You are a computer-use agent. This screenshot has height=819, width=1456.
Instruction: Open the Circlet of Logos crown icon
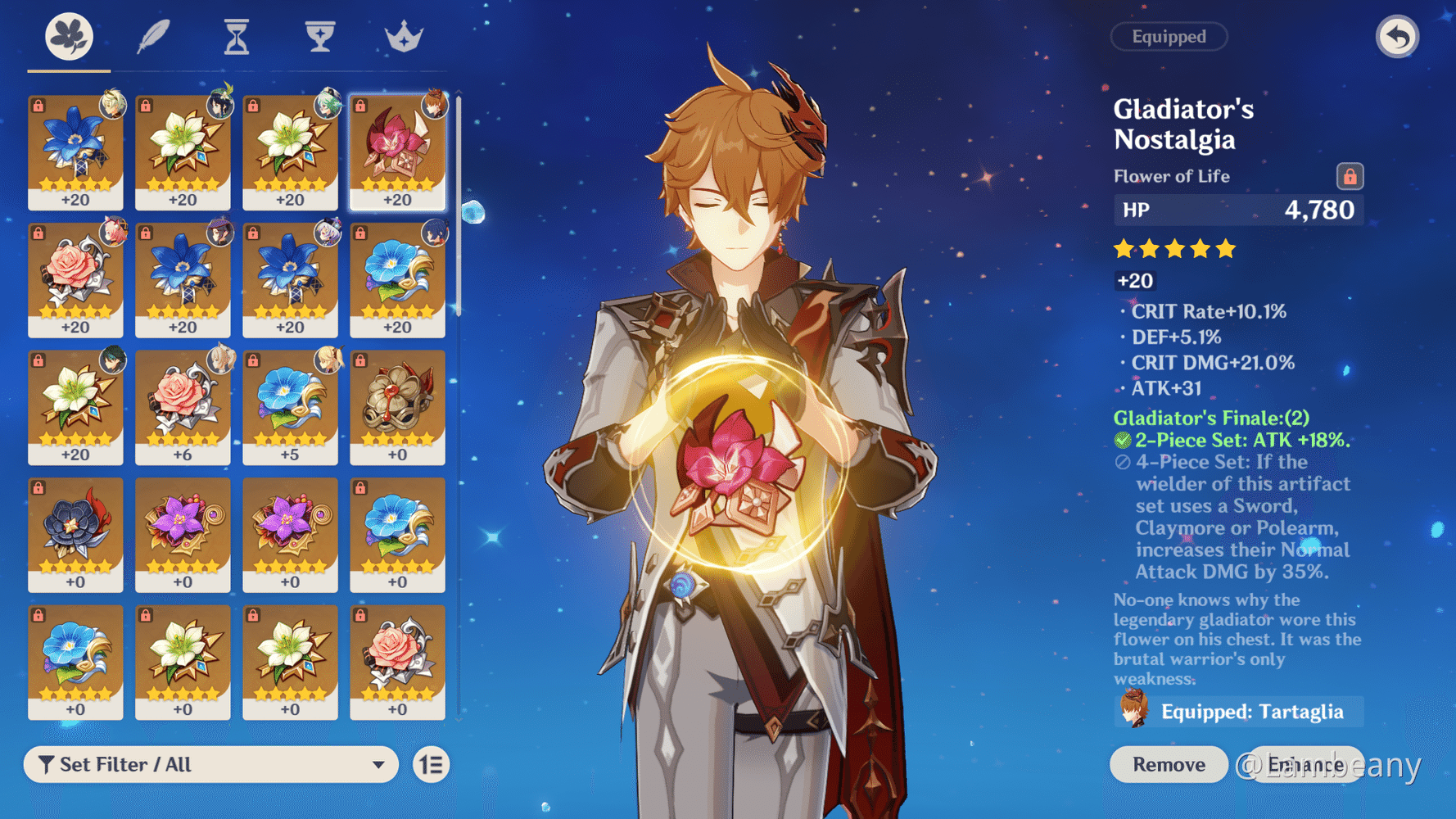pyautogui.click(x=402, y=36)
